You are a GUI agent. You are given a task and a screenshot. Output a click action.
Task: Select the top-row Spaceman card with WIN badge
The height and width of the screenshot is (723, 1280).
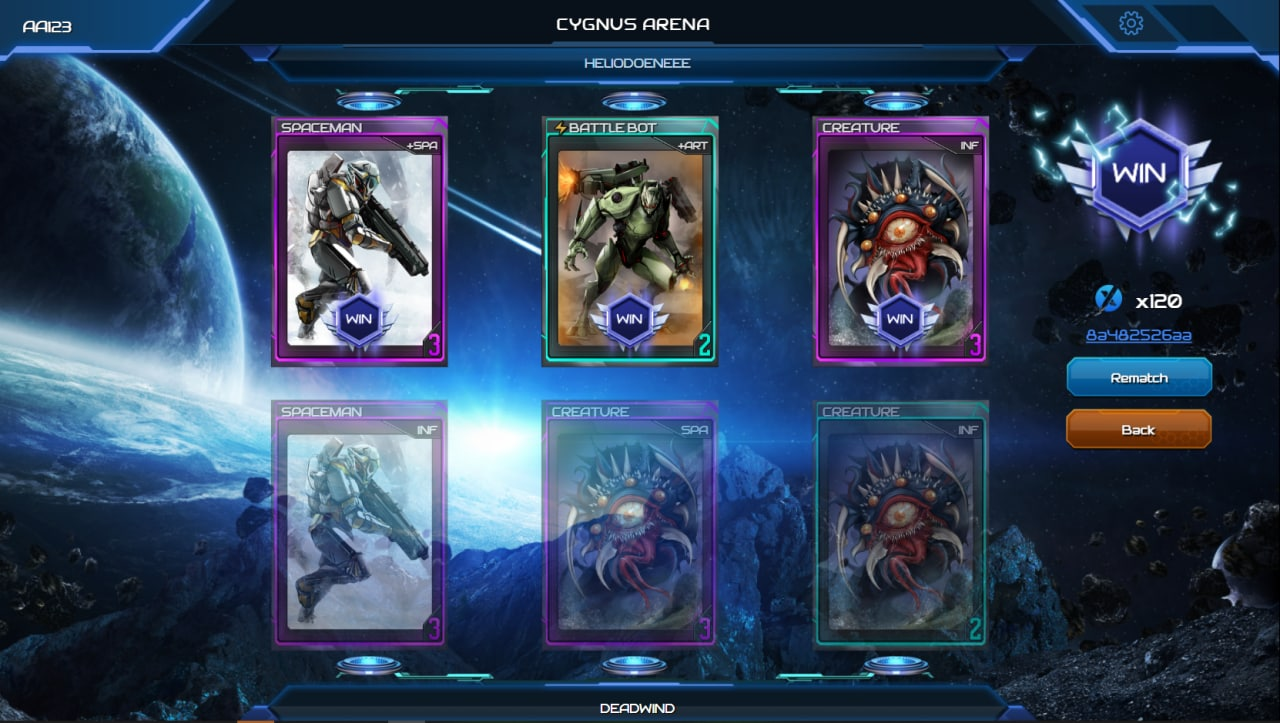click(x=360, y=242)
